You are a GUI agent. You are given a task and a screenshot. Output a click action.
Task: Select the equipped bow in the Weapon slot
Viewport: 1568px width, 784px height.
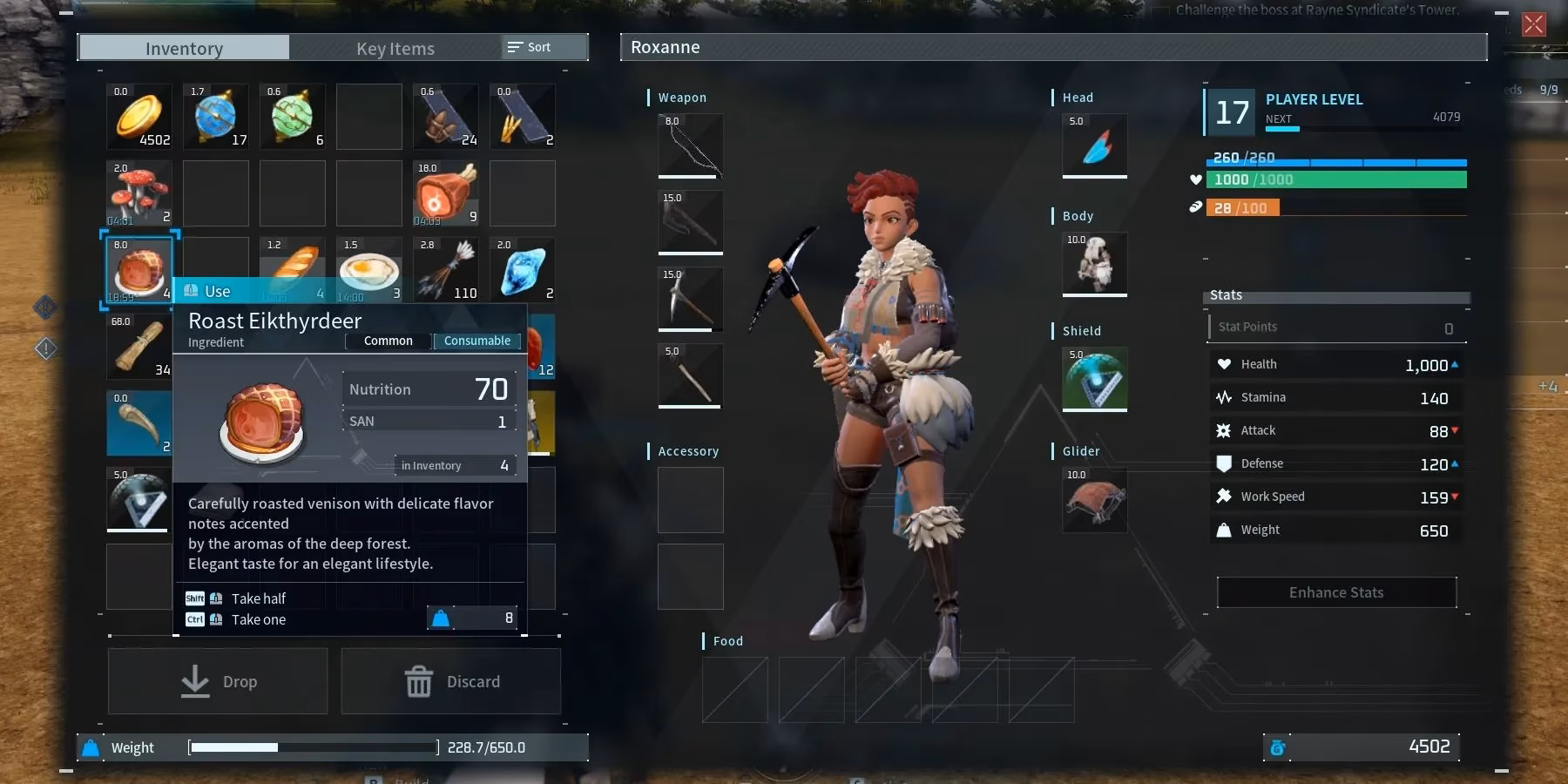(x=689, y=146)
